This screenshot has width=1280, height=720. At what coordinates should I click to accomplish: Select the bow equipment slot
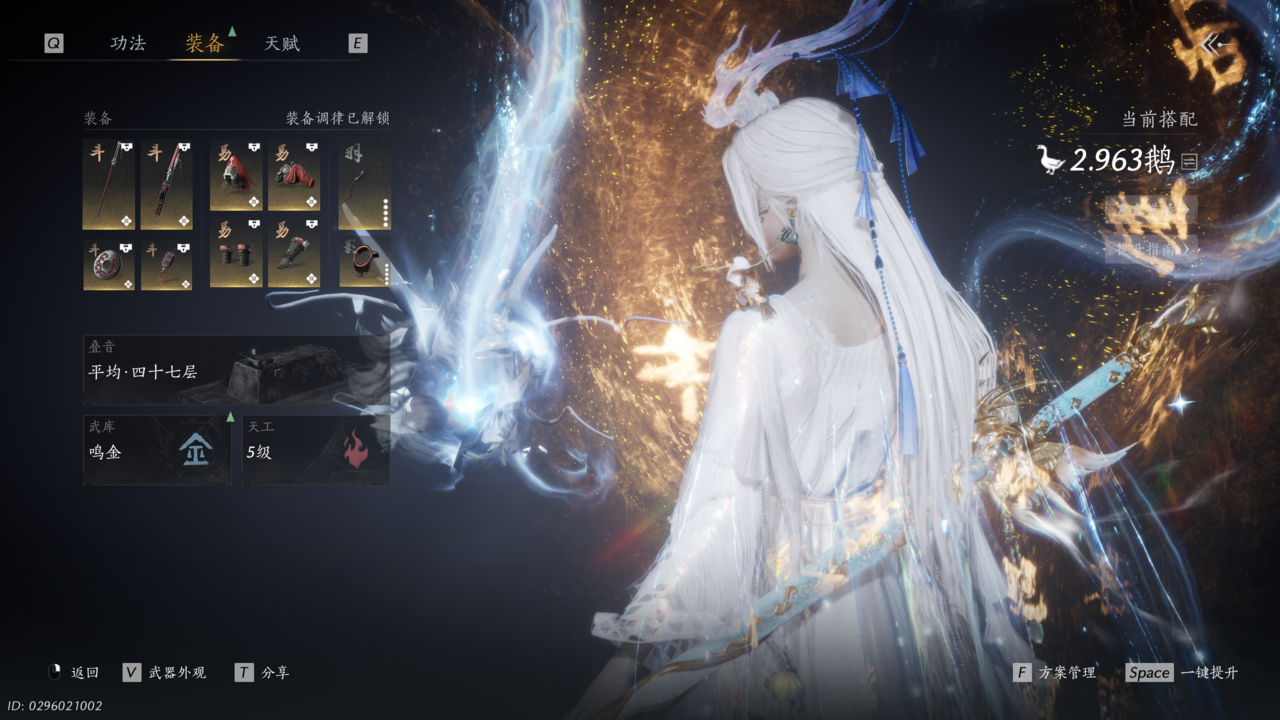pos(364,185)
